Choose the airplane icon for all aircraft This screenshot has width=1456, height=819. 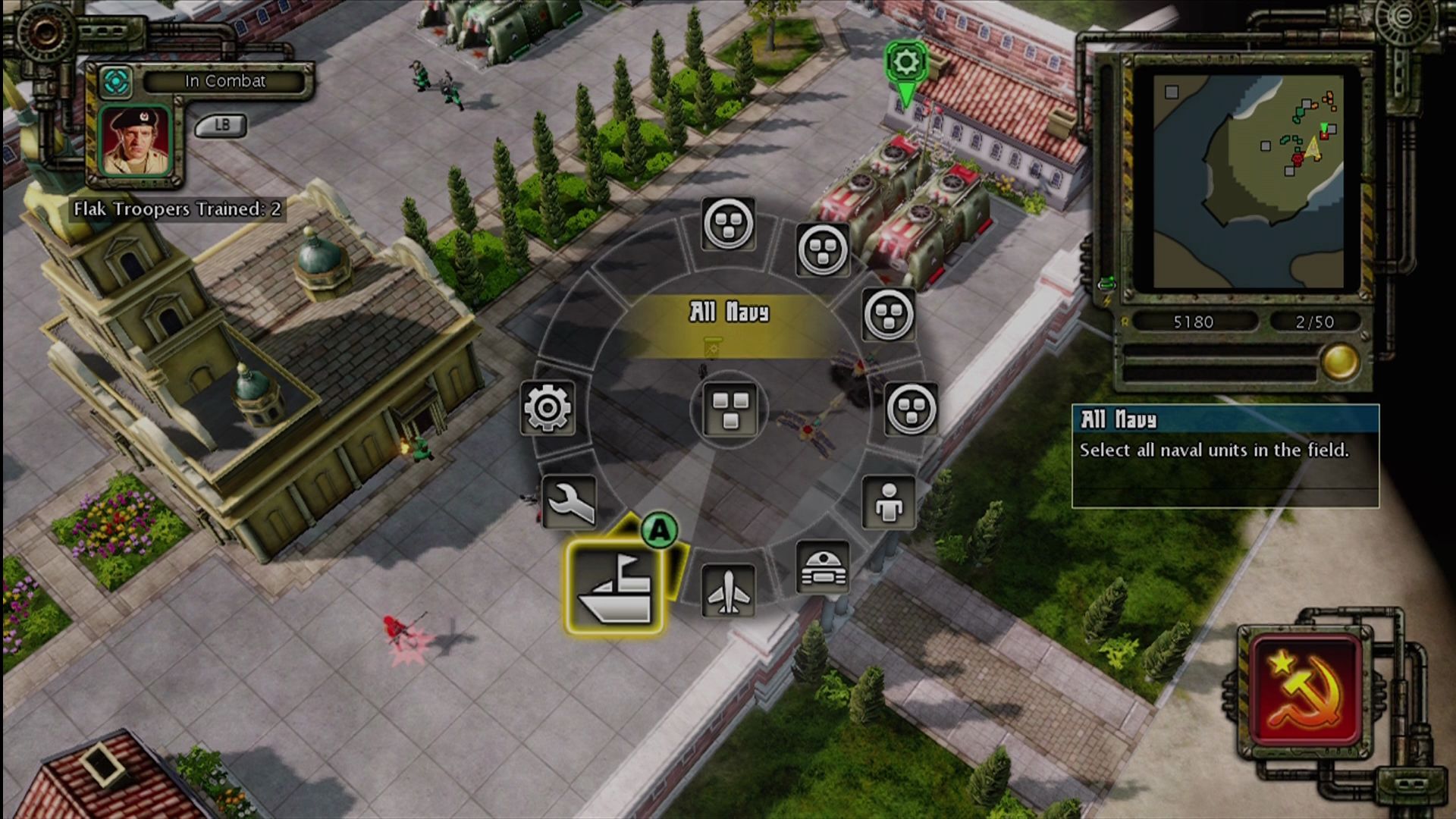[x=728, y=591]
